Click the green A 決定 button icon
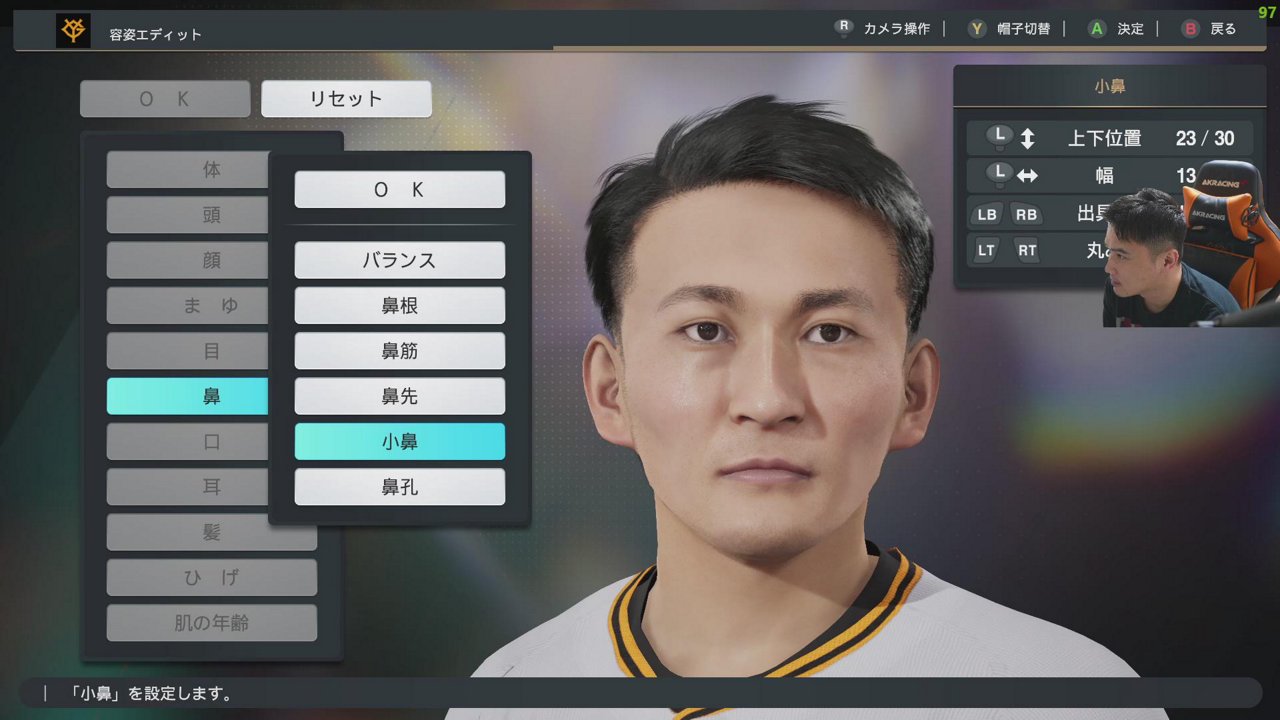The width and height of the screenshot is (1280, 720). click(x=1095, y=29)
